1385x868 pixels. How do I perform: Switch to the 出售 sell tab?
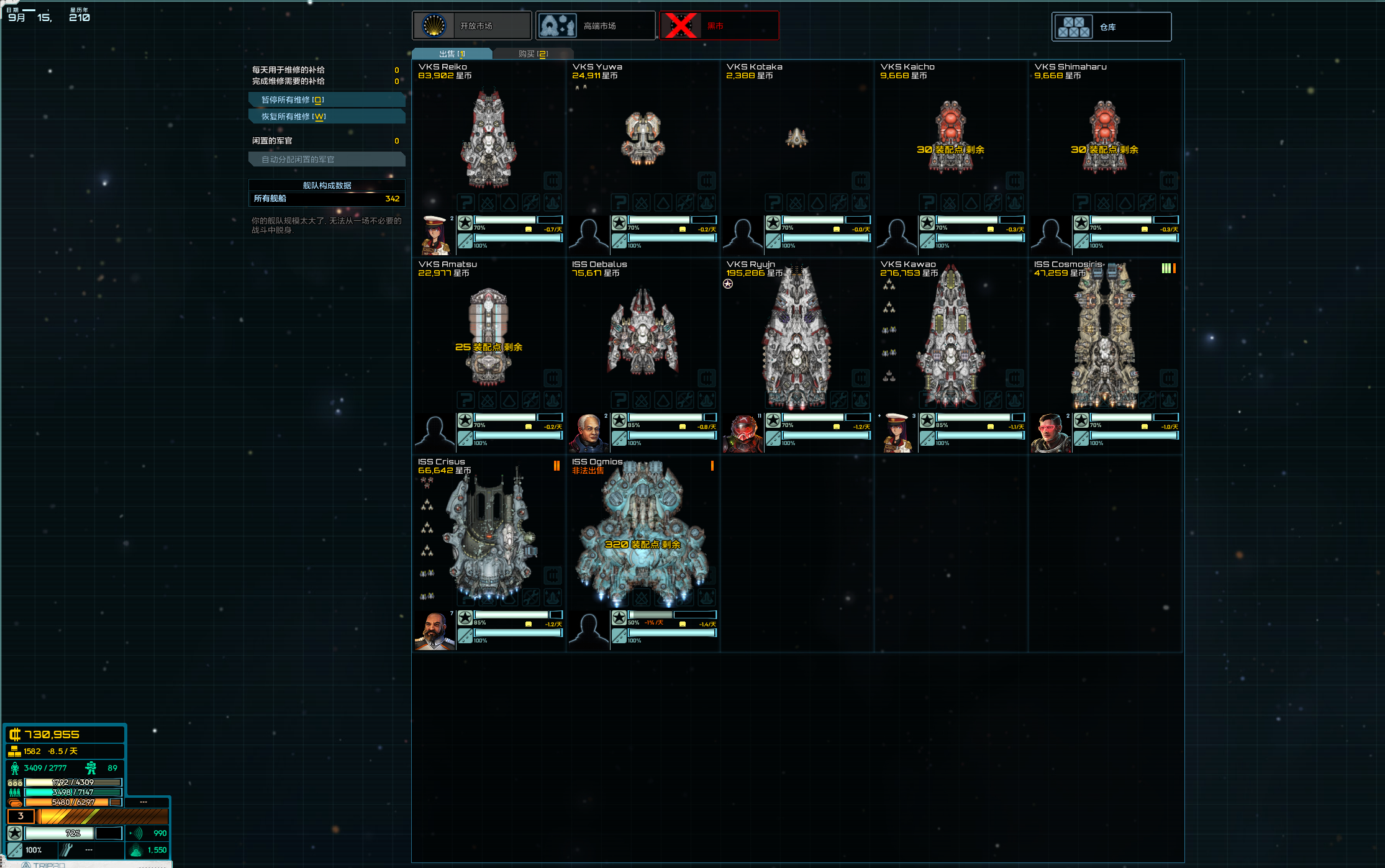(452, 54)
